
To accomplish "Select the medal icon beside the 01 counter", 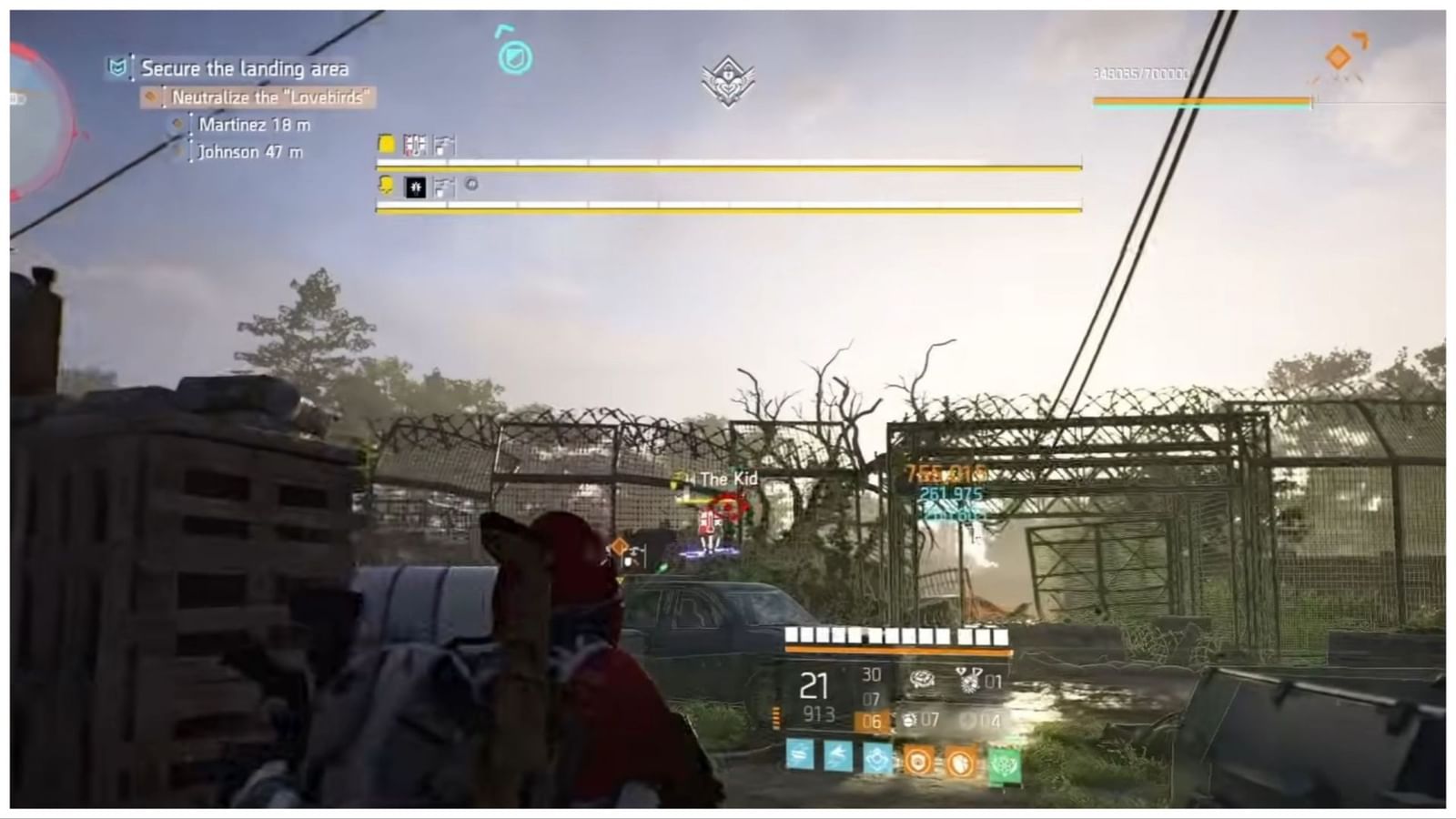I will 966,681.
